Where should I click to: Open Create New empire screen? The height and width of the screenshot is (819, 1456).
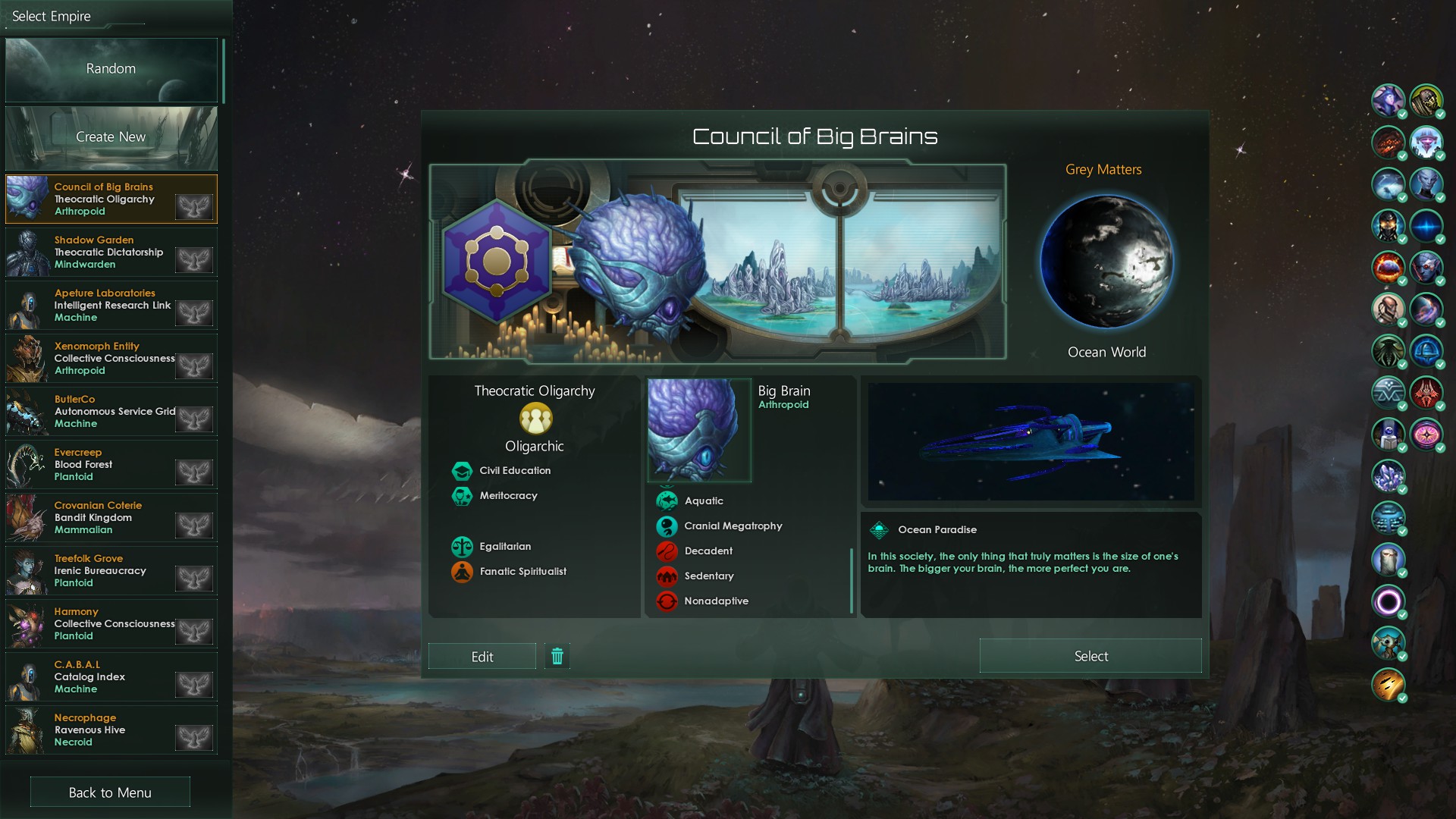(111, 137)
